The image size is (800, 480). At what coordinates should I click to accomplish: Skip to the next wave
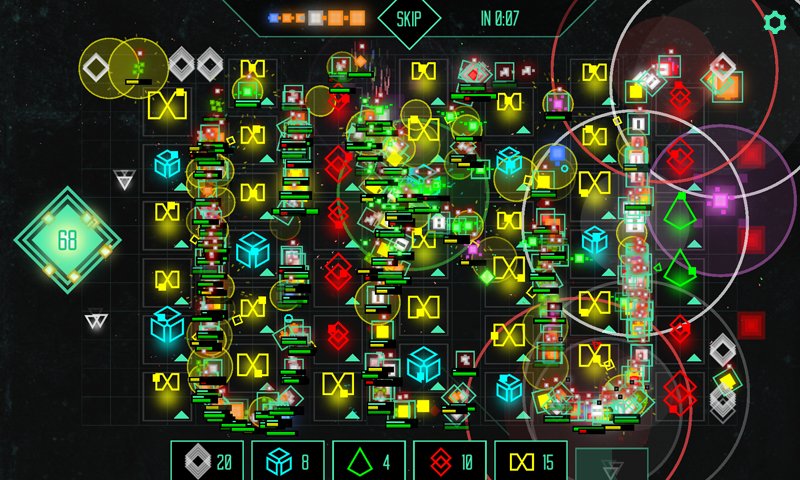(409, 18)
